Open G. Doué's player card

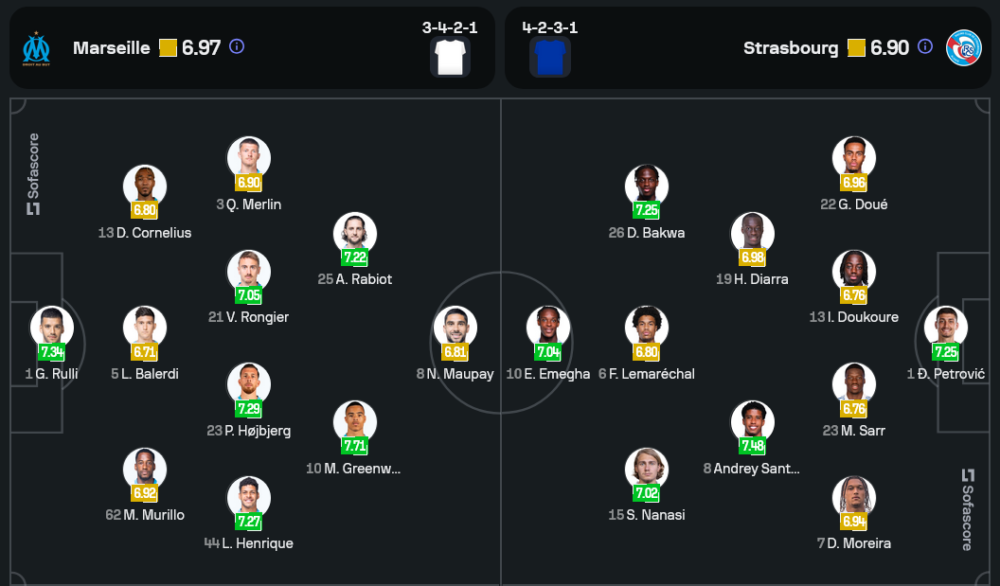pyautogui.click(x=854, y=159)
